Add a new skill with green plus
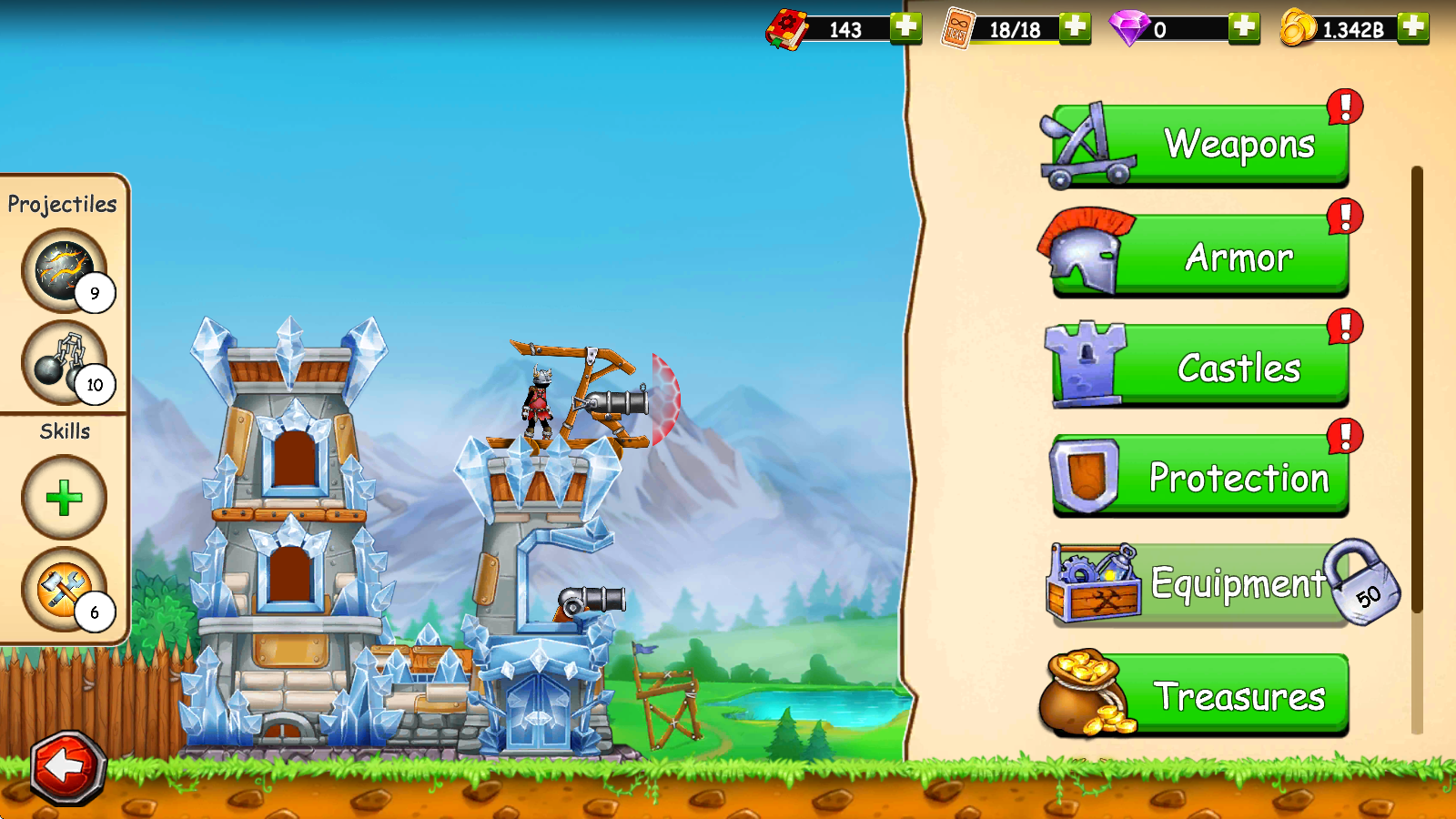The height and width of the screenshot is (819, 1456). pyautogui.click(x=64, y=498)
